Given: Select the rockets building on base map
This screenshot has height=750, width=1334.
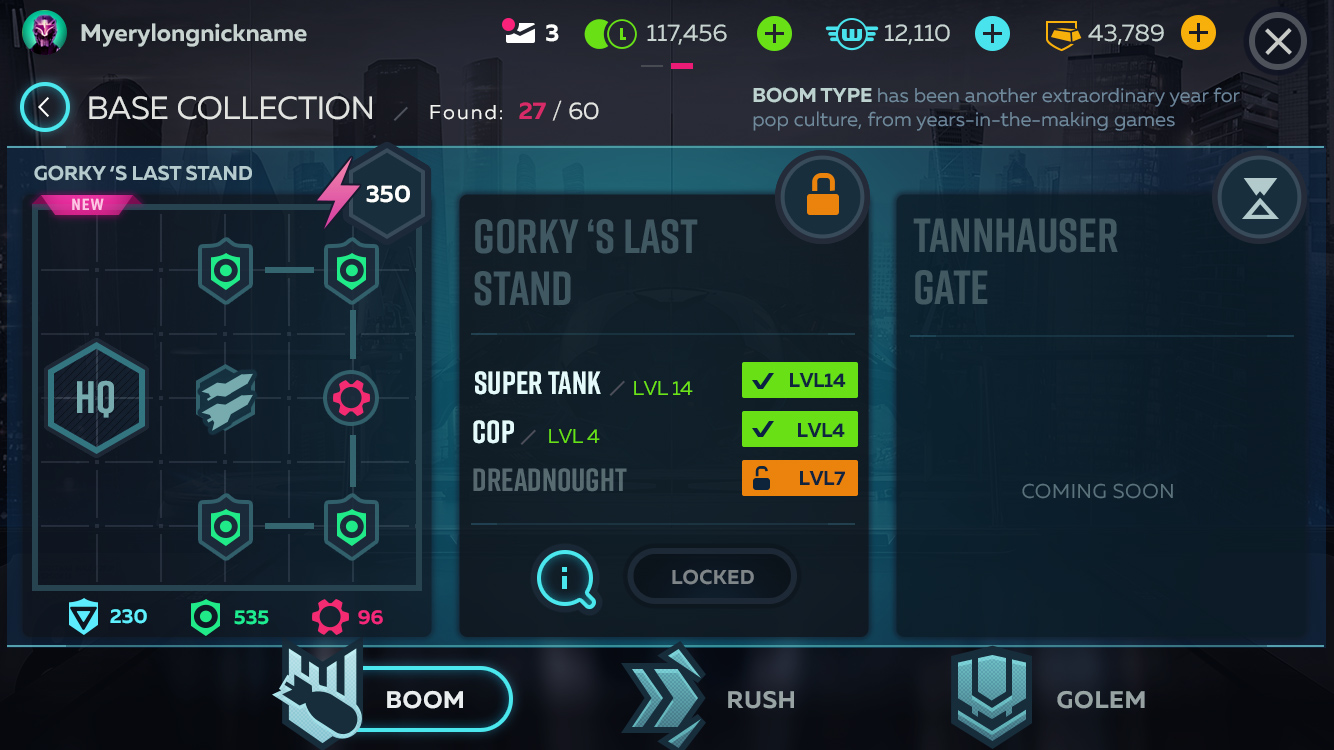Looking at the screenshot, I should pos(225,398).
